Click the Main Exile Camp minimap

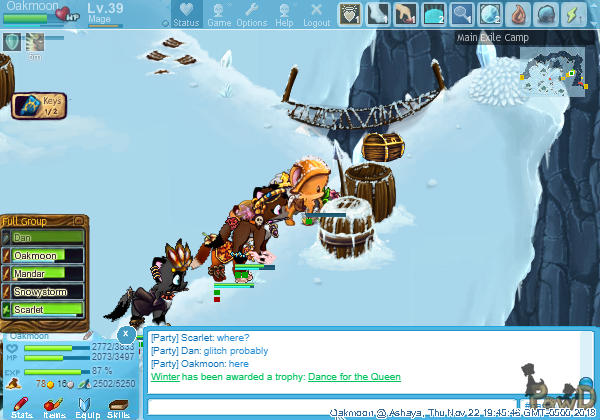coord(550,70)
